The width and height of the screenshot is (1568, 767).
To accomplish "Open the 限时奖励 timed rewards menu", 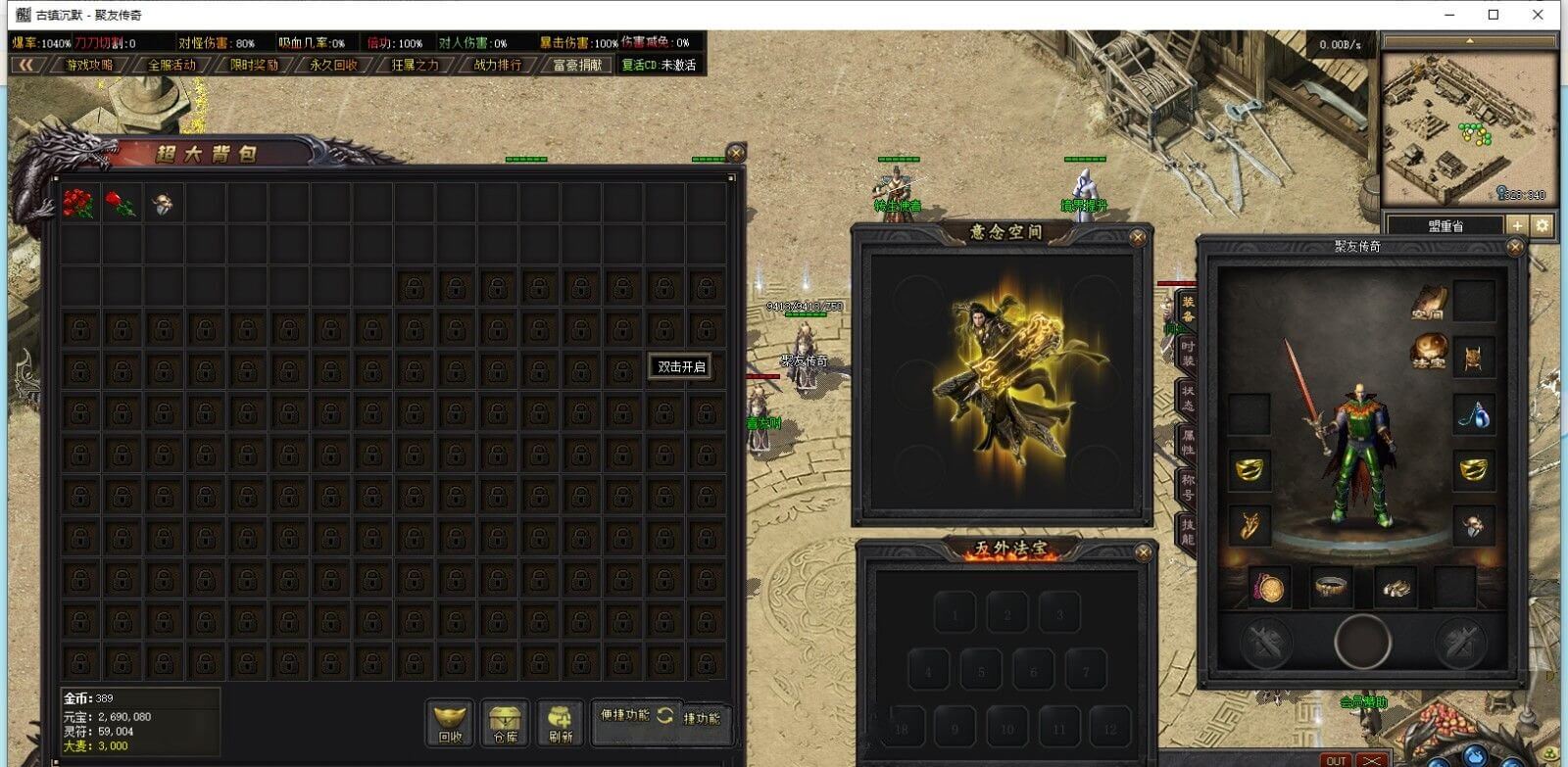I will (254, 65).
